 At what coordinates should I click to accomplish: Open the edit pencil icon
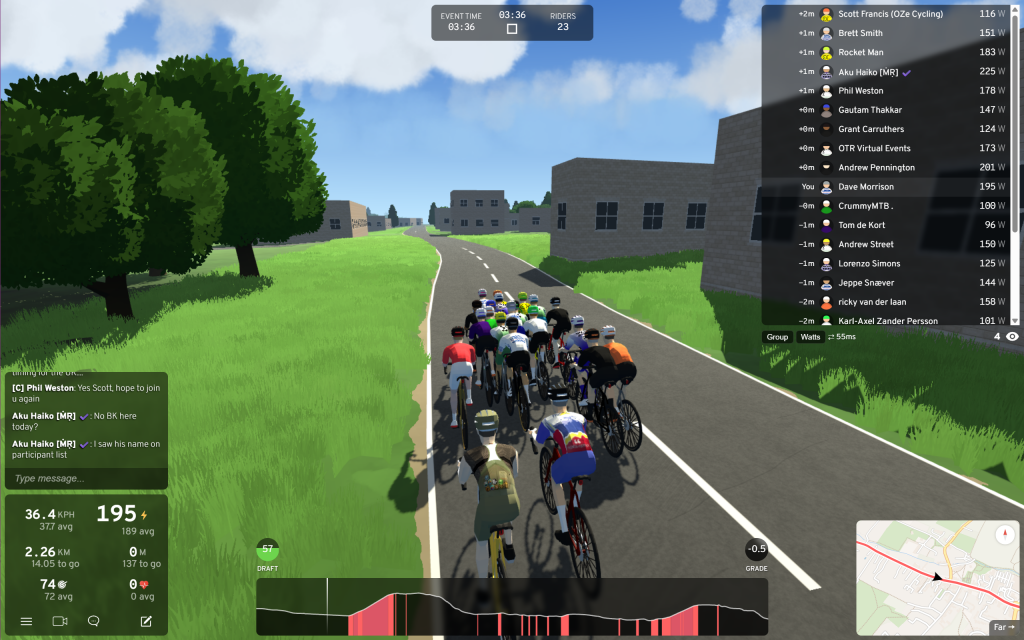146,621
